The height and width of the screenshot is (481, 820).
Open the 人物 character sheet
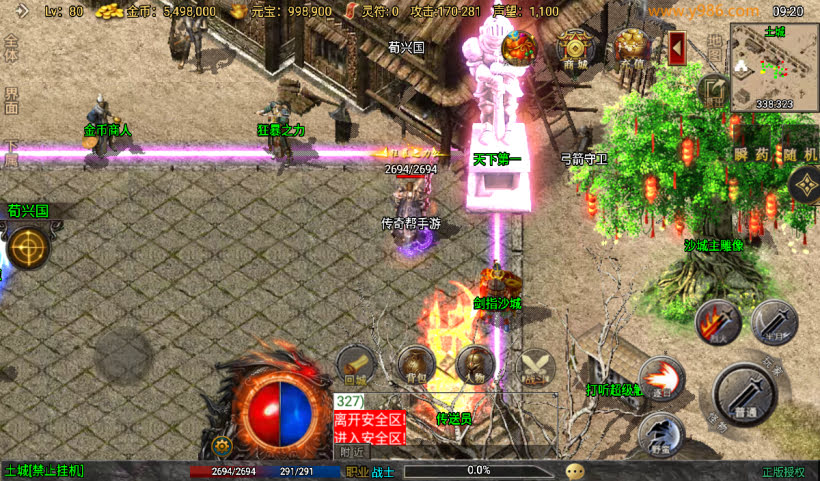point(475,365)
